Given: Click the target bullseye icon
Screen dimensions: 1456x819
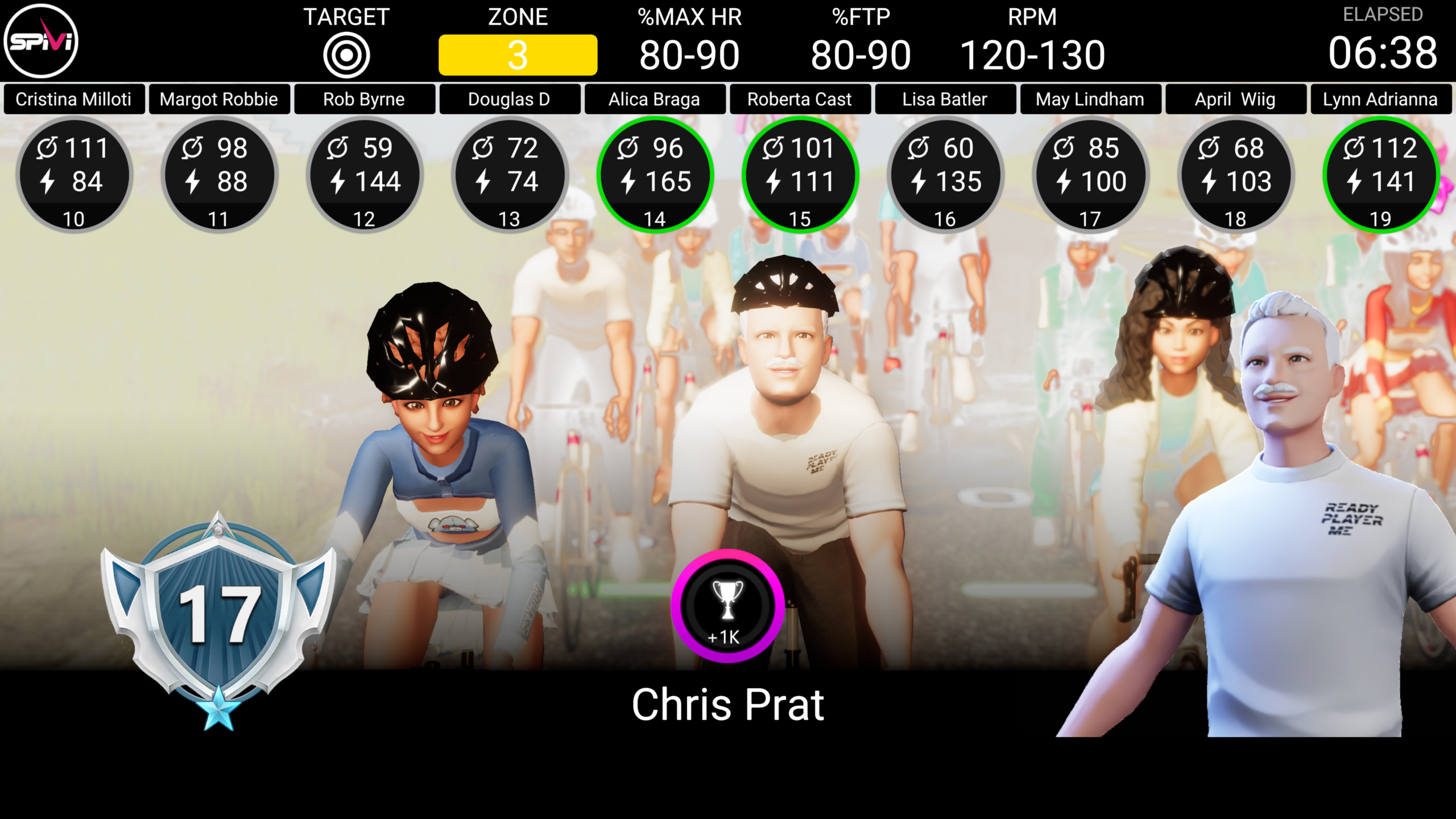Looking at the screenshot, I should (346, 55).
